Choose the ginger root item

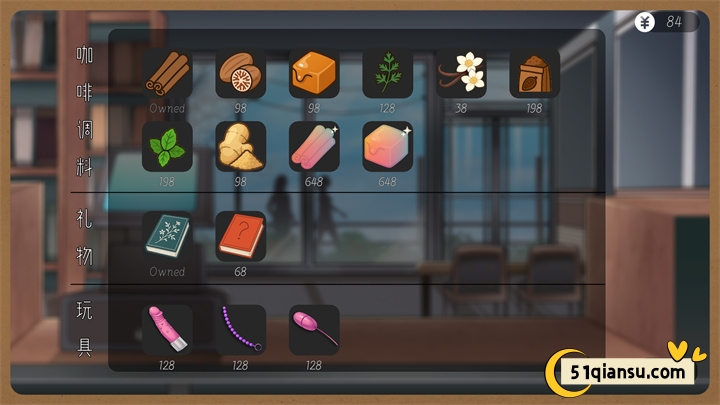[x=240, y=146]
